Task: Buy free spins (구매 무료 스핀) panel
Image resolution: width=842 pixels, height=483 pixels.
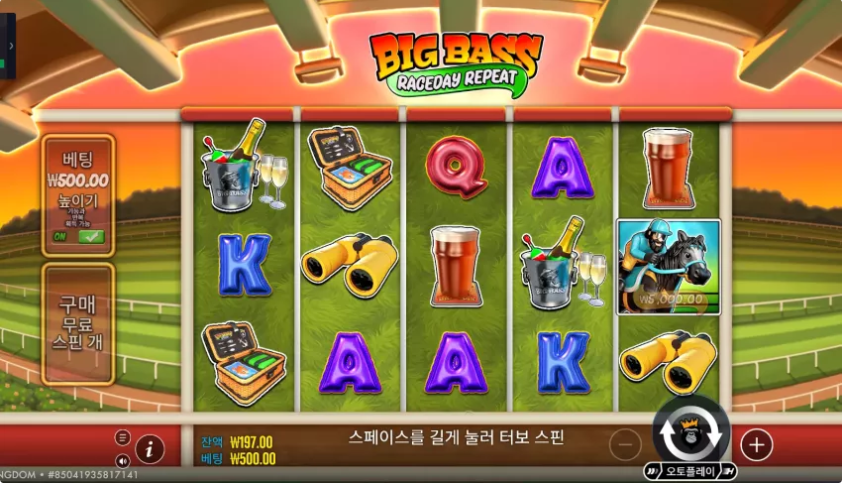Action: click(x=78, y=323)
